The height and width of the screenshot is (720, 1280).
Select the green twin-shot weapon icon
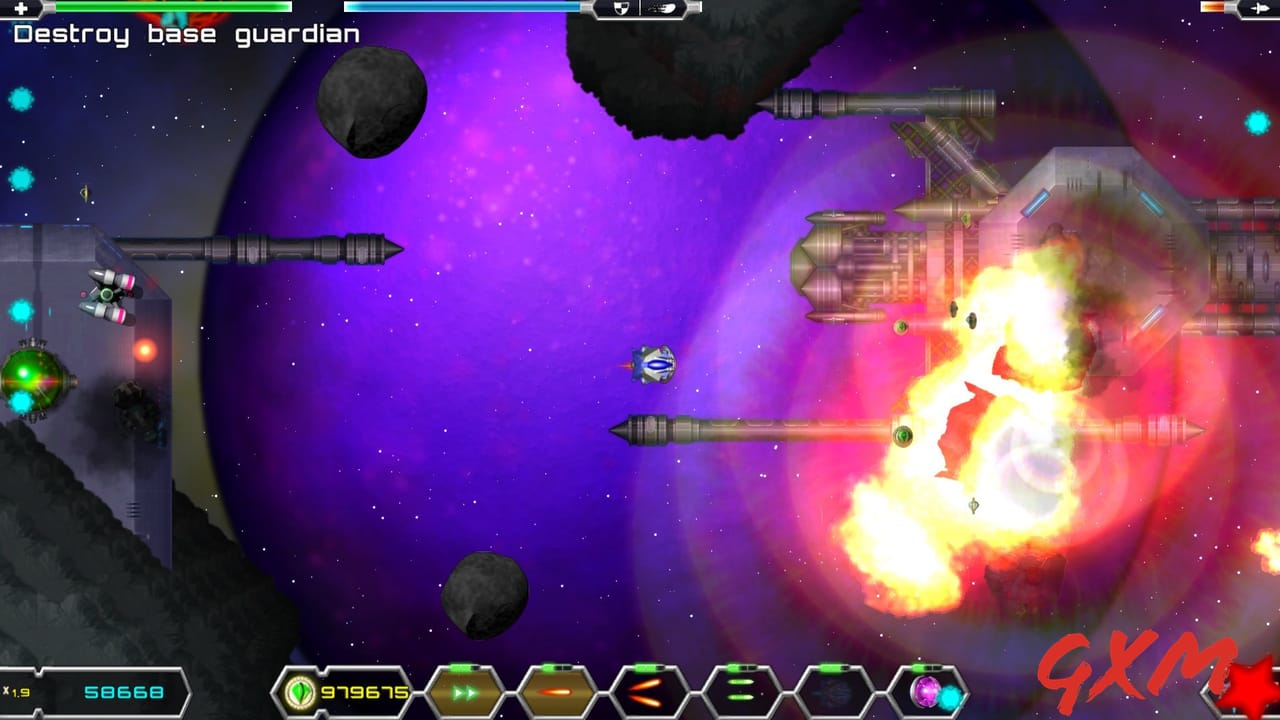738,690
